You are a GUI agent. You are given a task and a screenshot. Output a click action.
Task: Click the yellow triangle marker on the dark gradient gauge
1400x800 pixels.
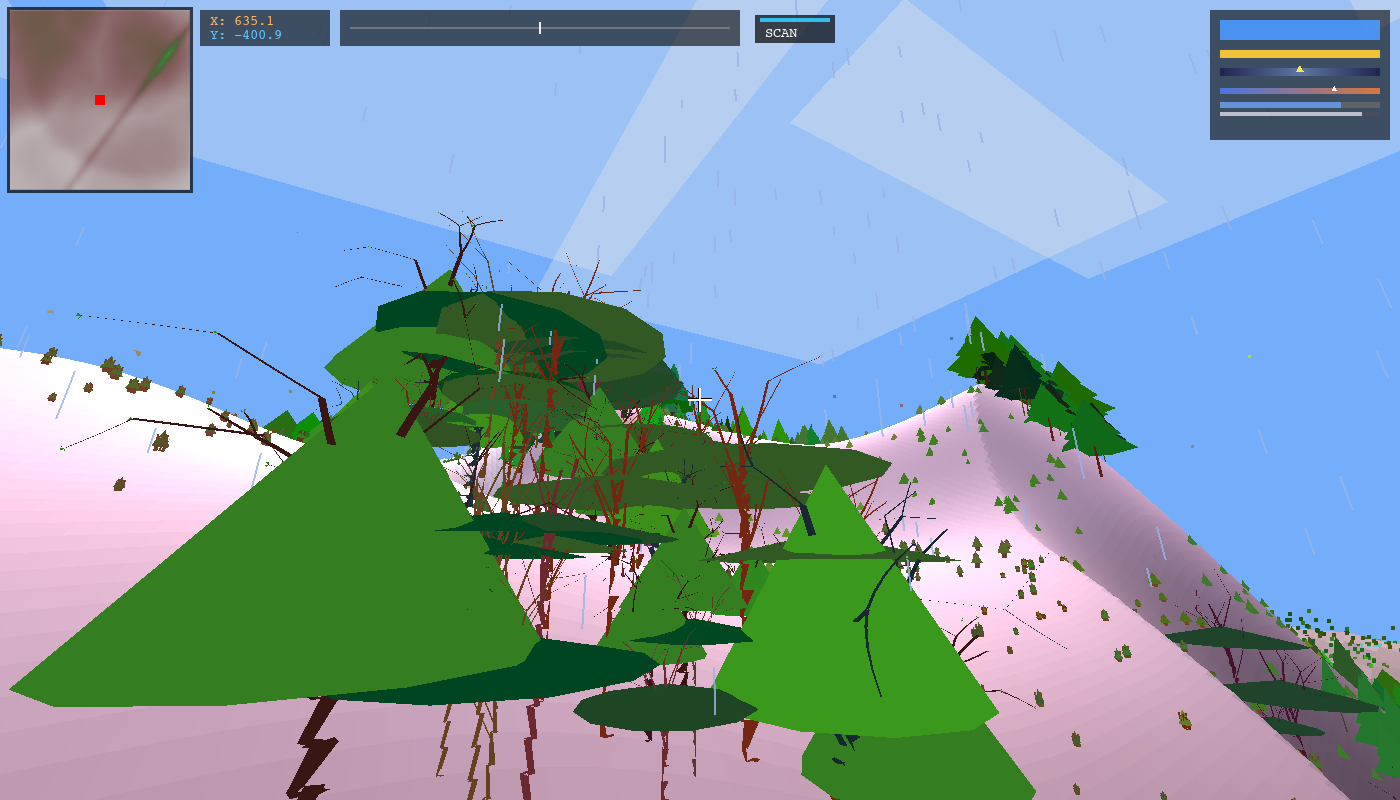1299,69
